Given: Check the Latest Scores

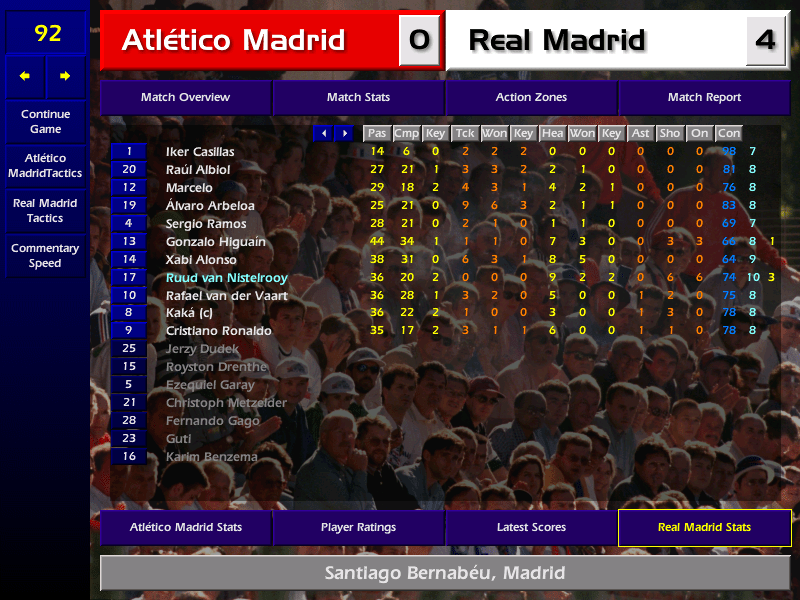Looking at the screenshot, I should tap(531, 527).
